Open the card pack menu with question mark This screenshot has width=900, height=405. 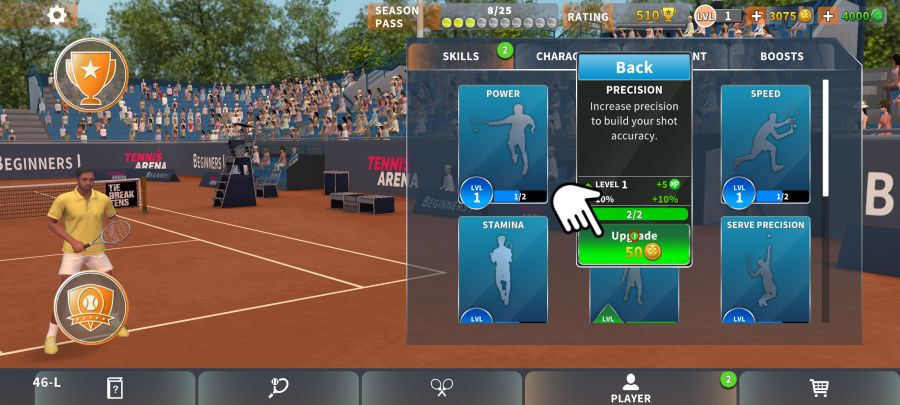tap(114, 387)
